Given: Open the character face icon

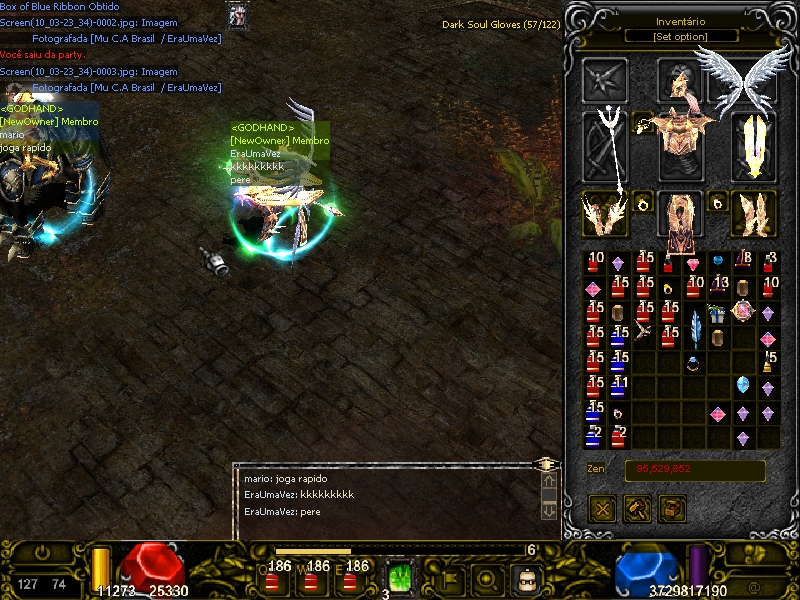Looking at the screenshot, I should coord(526,578).
